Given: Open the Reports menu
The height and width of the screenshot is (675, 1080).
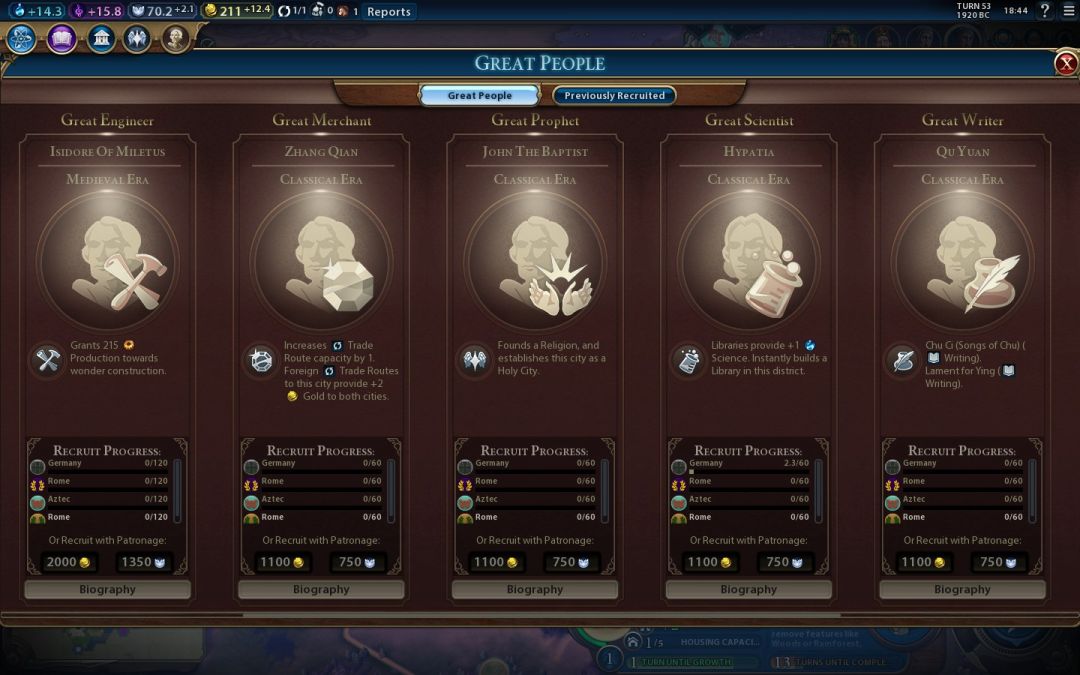Looking at the screenshot, I should click(x=388, y=12).
